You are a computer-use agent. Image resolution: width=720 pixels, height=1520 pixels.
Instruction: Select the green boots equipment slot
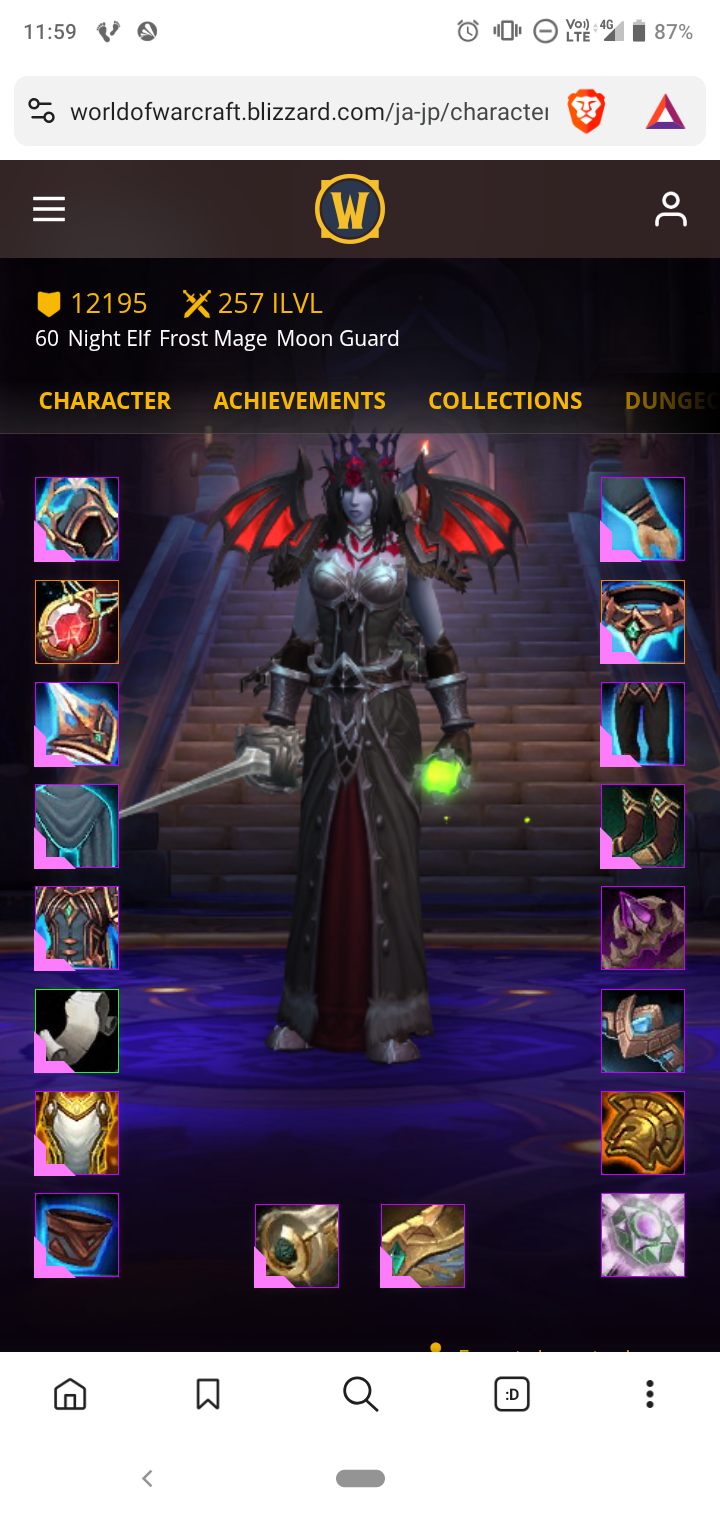pos(643,826)
